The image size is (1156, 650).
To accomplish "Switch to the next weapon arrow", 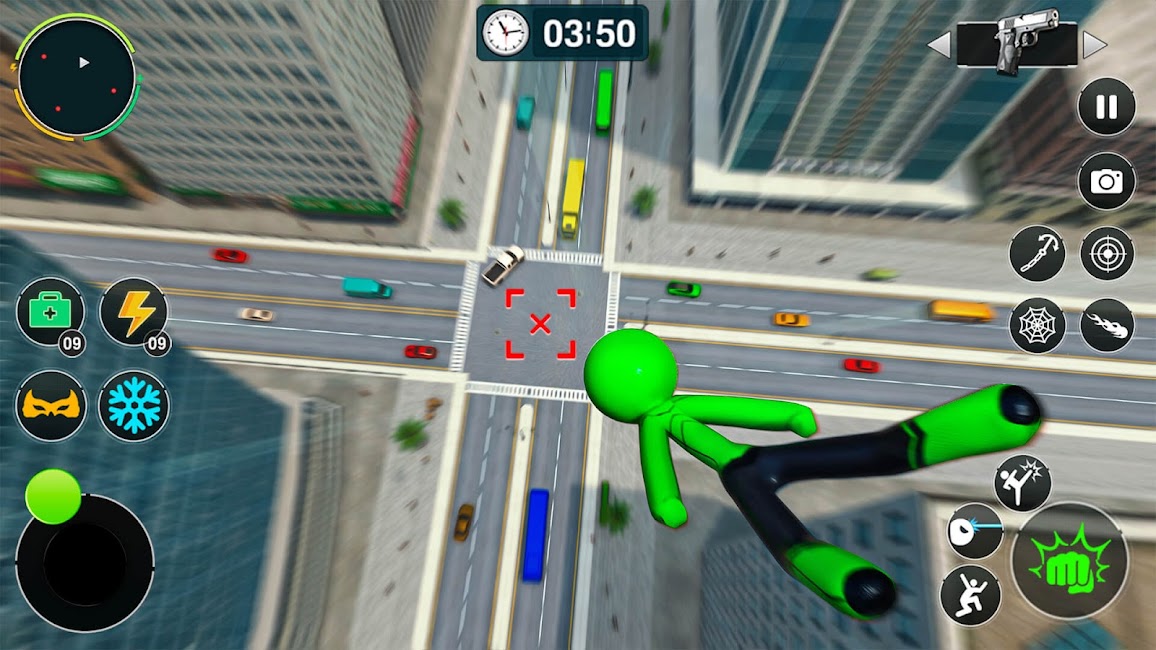I will [1095, 45].
